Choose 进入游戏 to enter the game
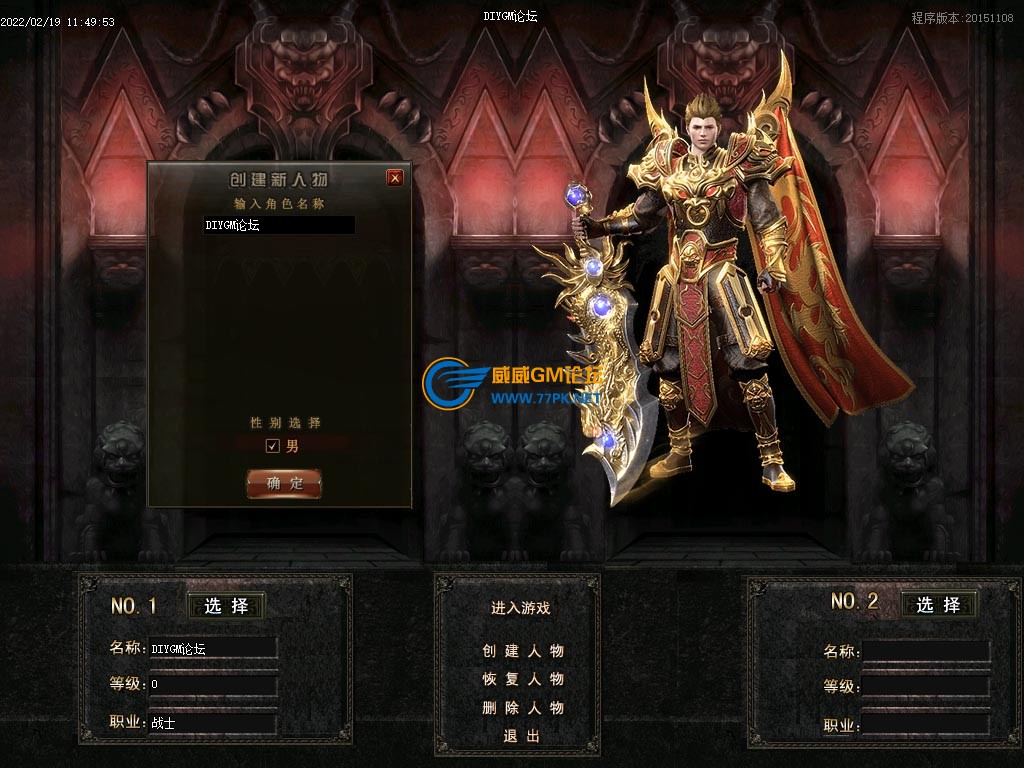The width and height of the screenshot is (1024, 768). (x=520, y=608)
